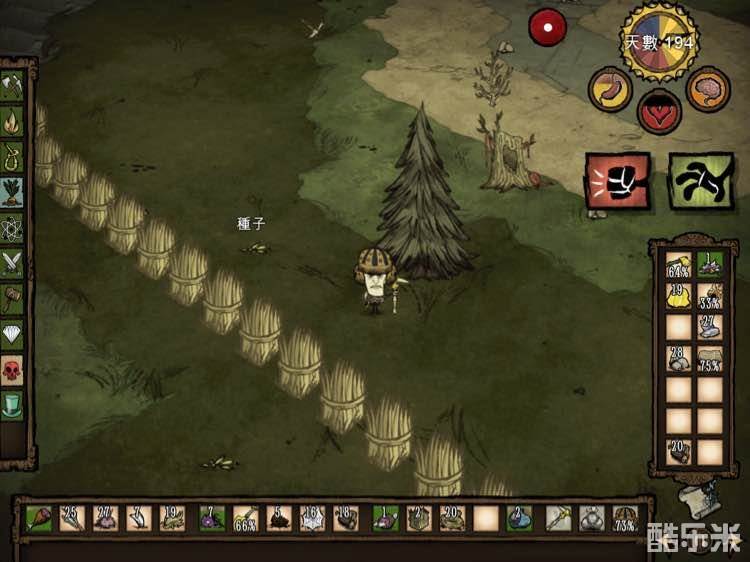Tap the red fist attack button
Screen dimensions: 750x562
617,180
